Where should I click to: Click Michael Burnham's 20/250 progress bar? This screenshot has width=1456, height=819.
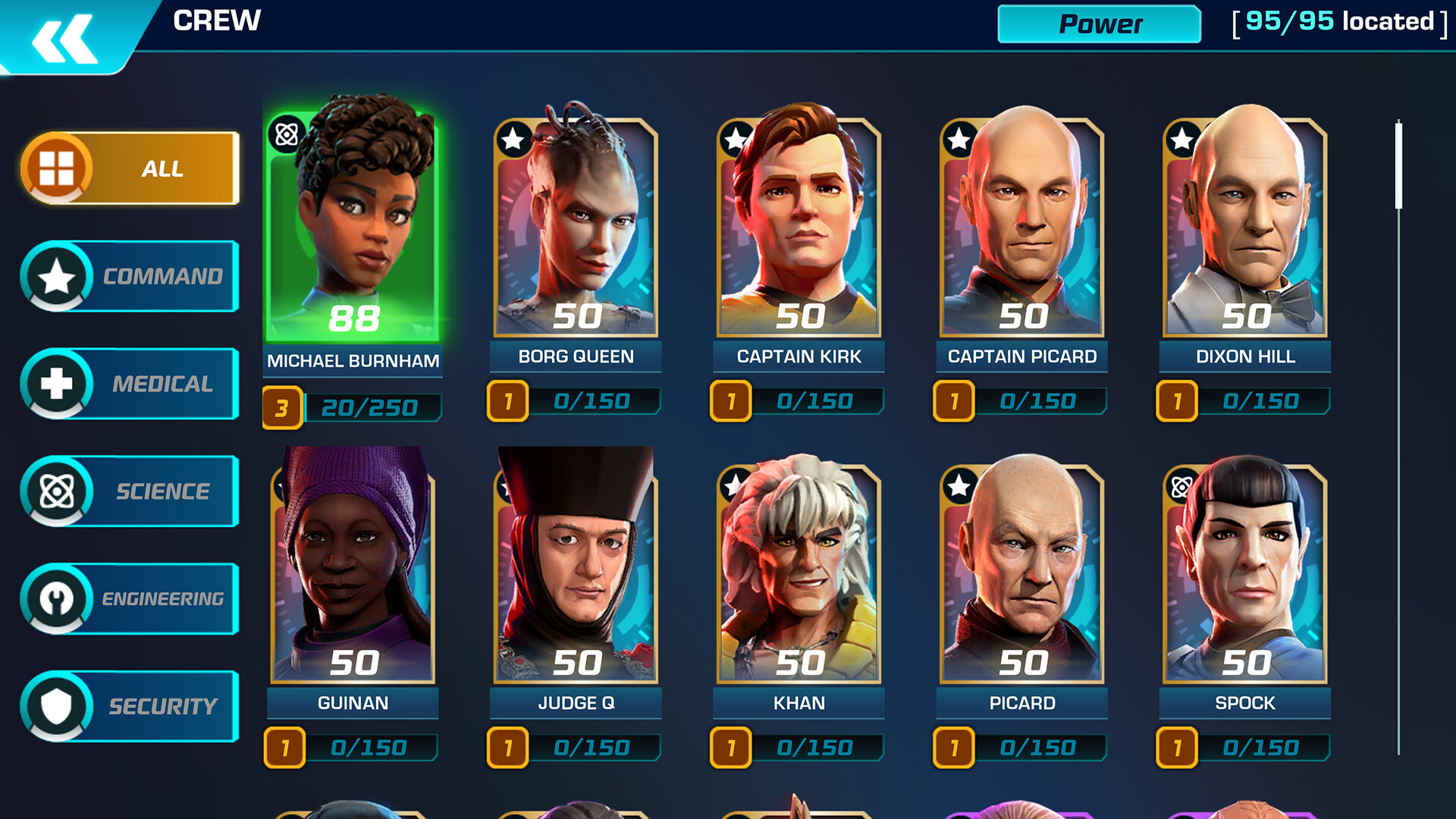[372, 406]
